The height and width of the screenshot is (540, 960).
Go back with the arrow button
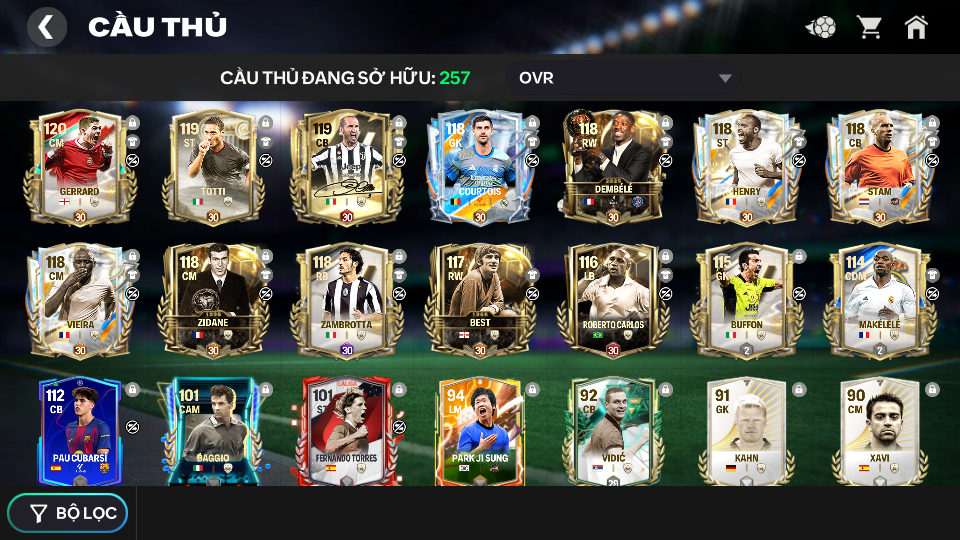tap(46, 27)
